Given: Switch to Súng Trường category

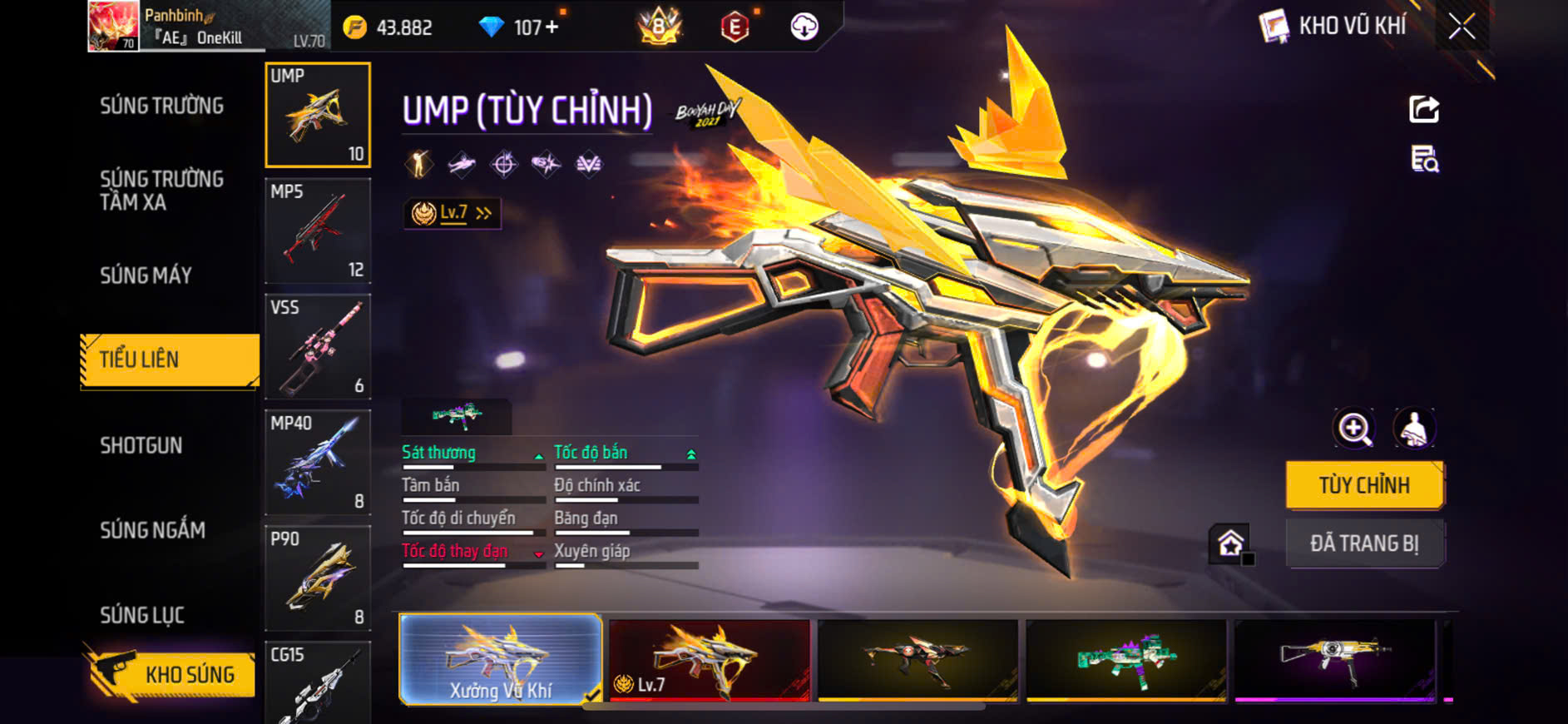Looking at the screenshot, I should [161, 106].
